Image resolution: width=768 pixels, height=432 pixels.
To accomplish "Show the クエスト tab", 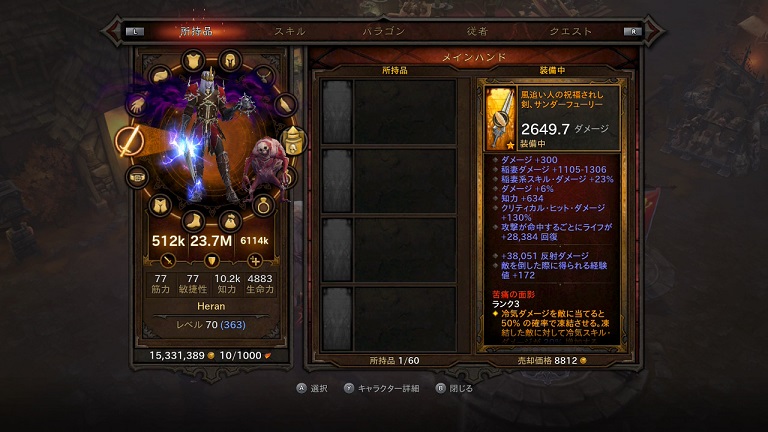I will point(569,31).
